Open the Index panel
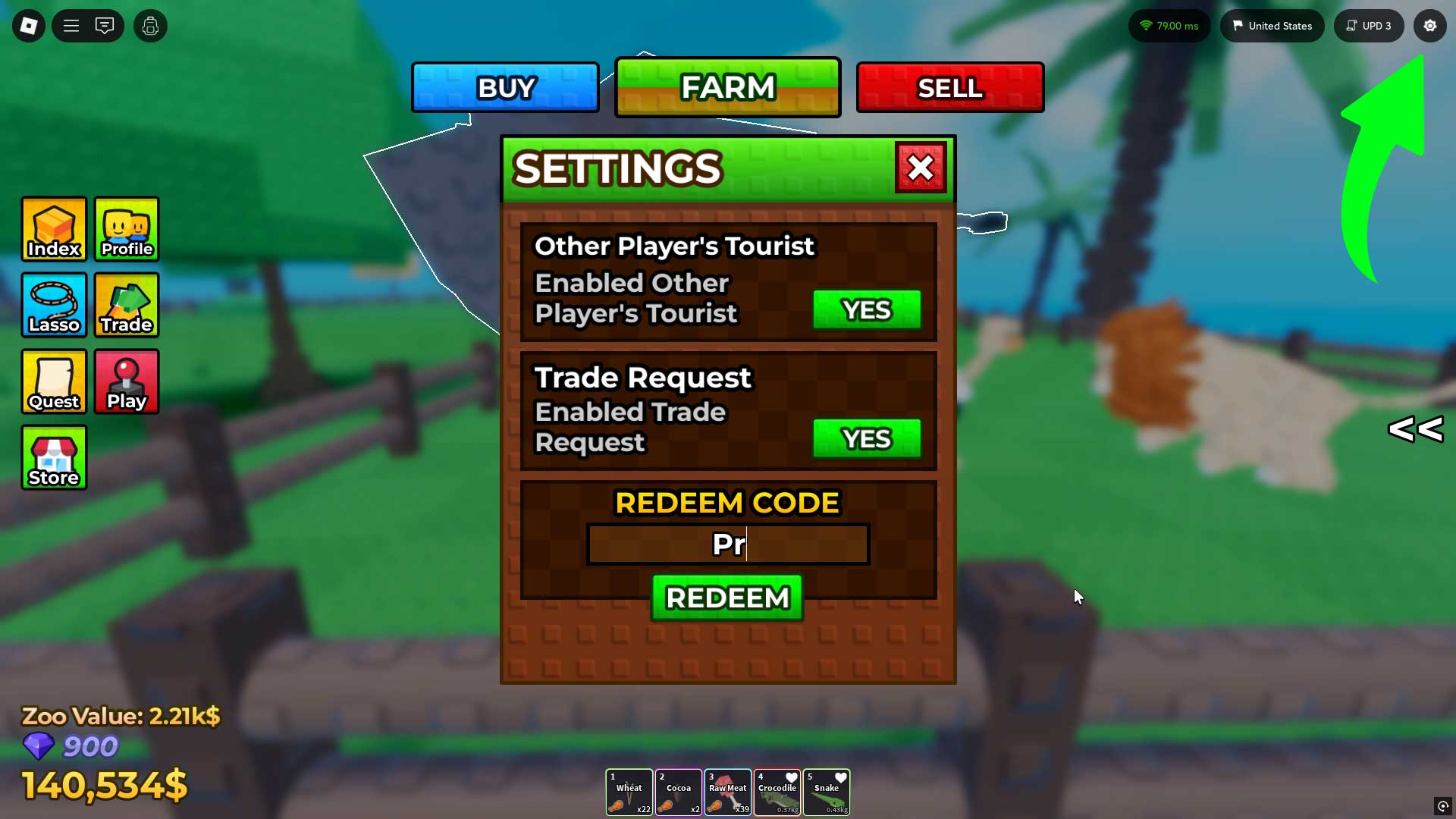The image size is (1456, 819). coord(53,229)
